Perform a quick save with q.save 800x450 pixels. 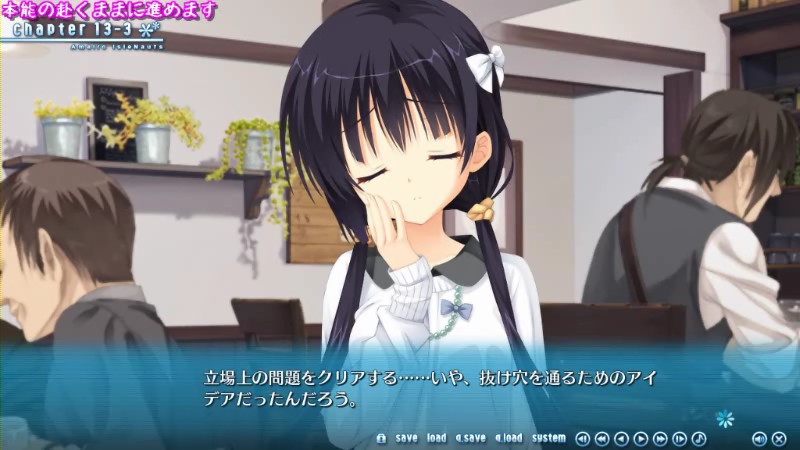(x=470, y=438)
